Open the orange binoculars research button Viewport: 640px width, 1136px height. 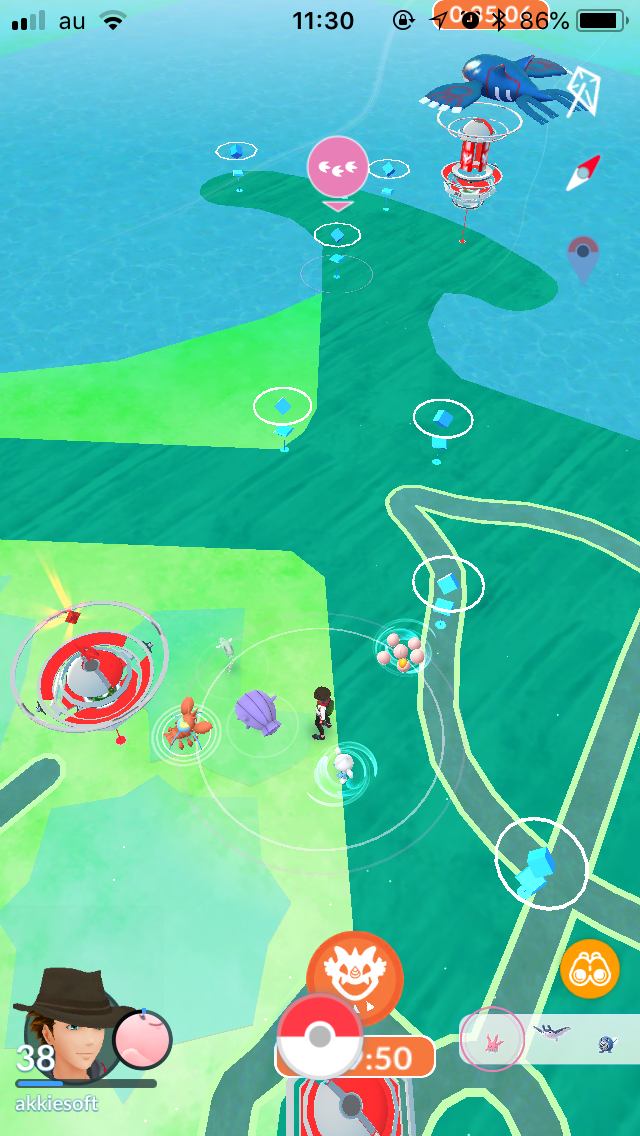pyautogui.click(x=590, y=968)
